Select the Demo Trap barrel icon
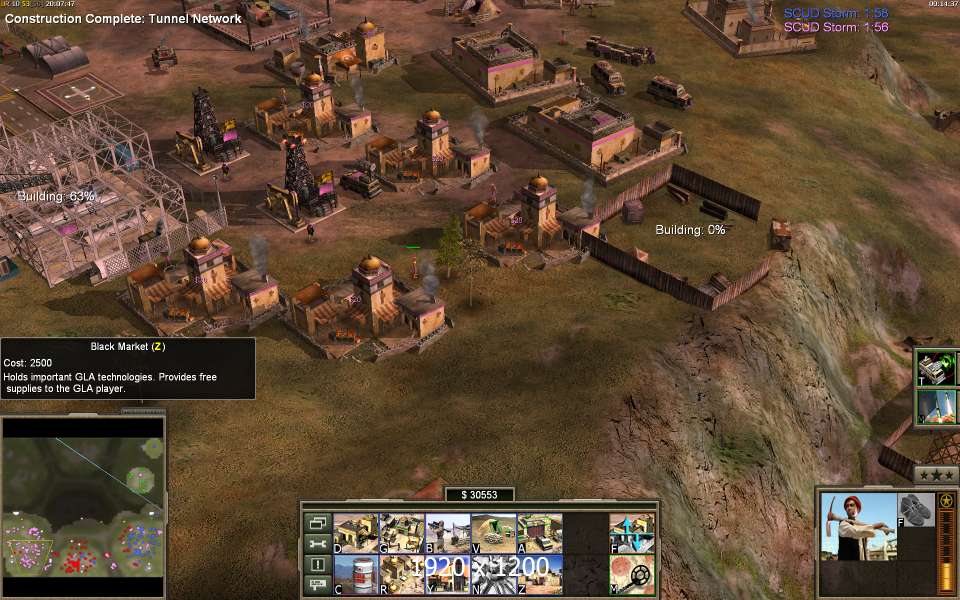This screenshot has width=960, height=600. coord(355,574)
